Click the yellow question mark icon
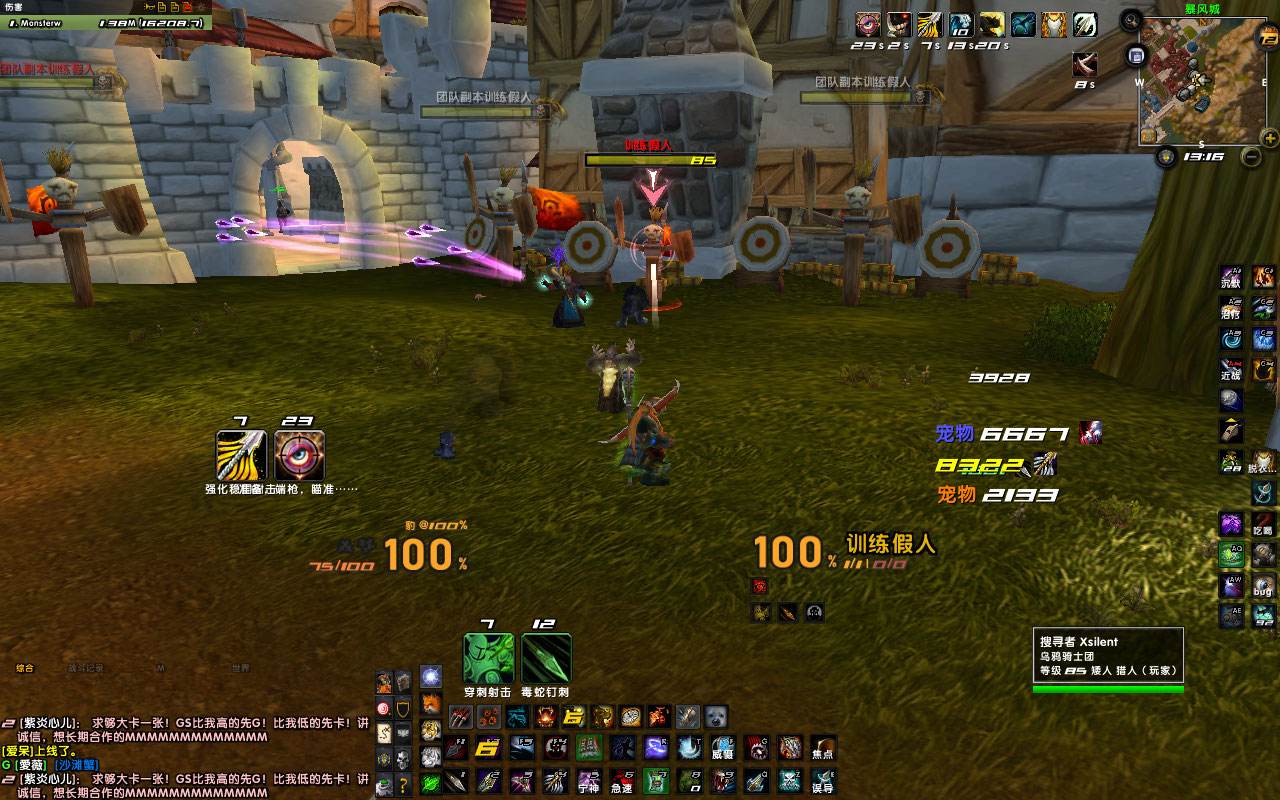The width and height of the screenshot is (1280, 800). [402, 784]
